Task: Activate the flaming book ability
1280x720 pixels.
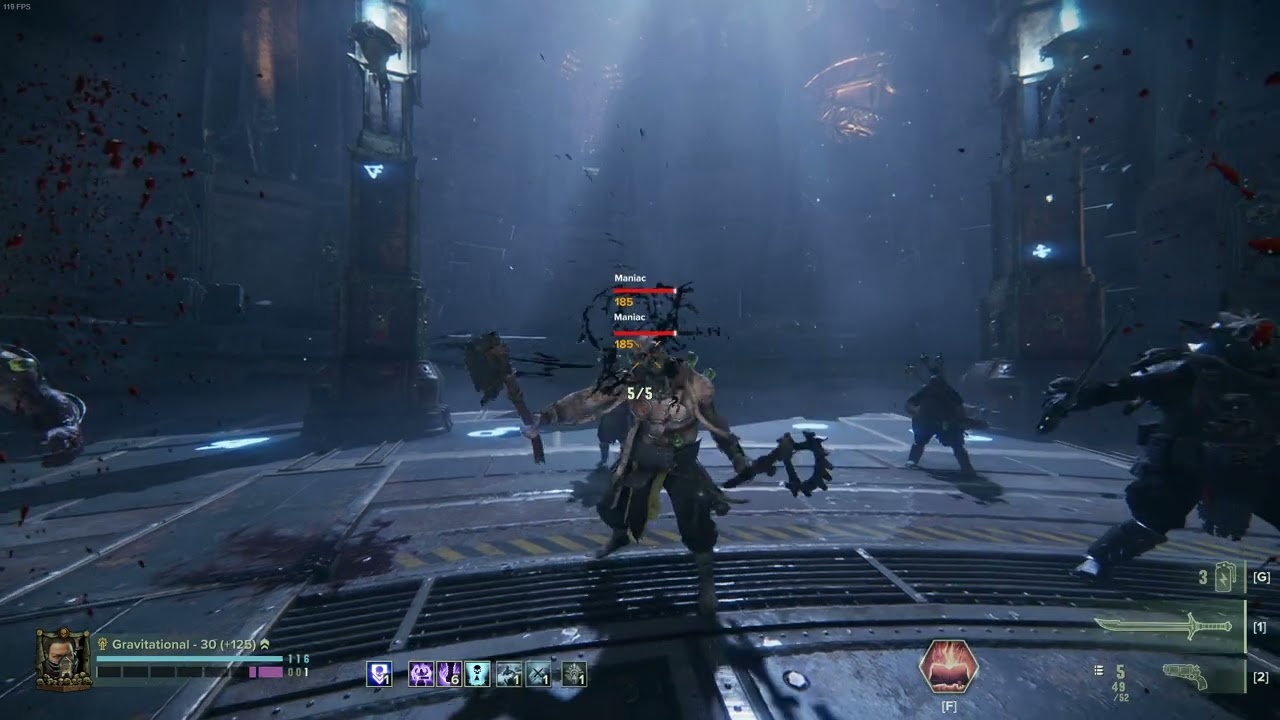Action: point(948,667)
